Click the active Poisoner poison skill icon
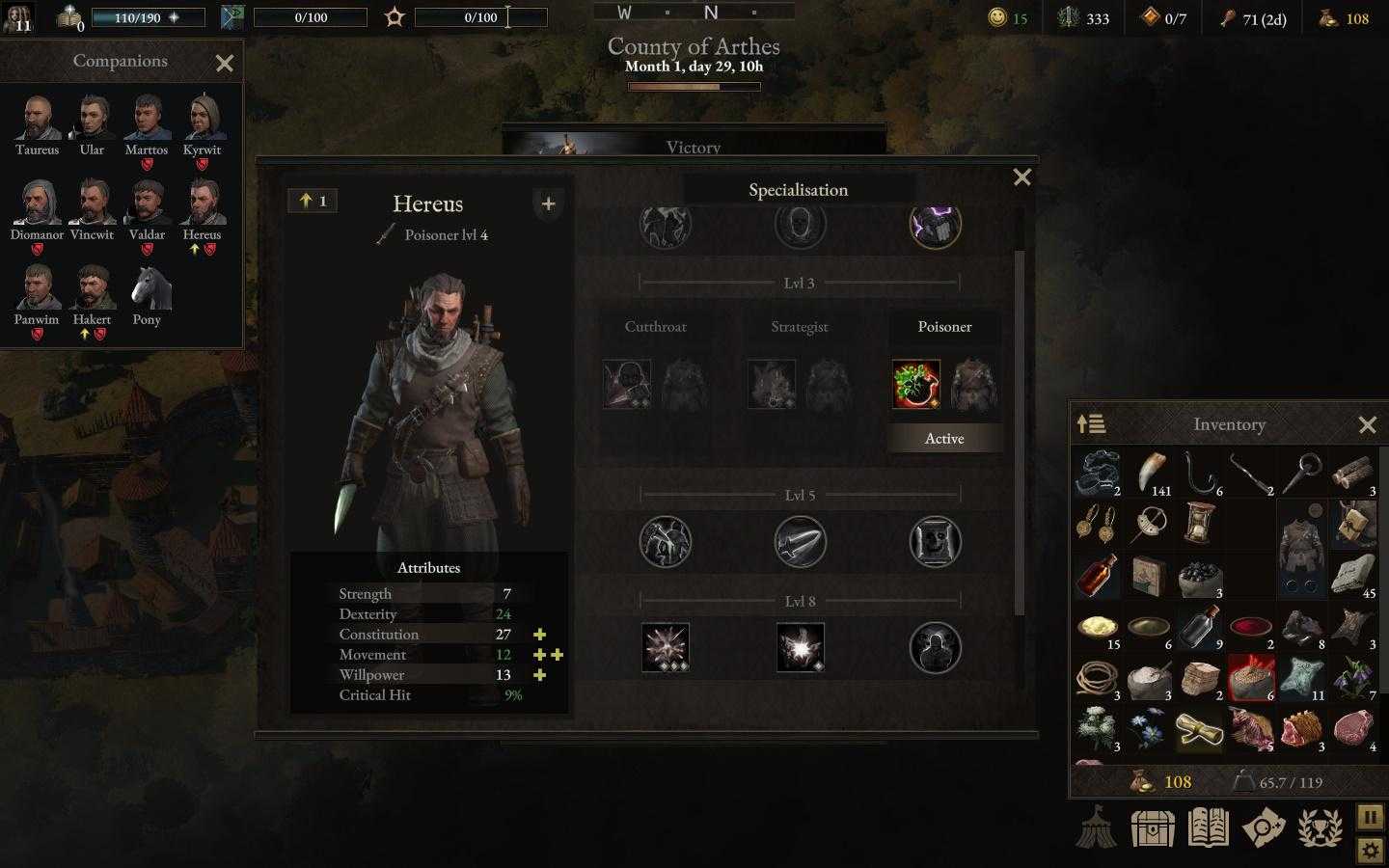The height and width of the screenshot is (868, 1389). pyautogui.click(x=915, y=385)
